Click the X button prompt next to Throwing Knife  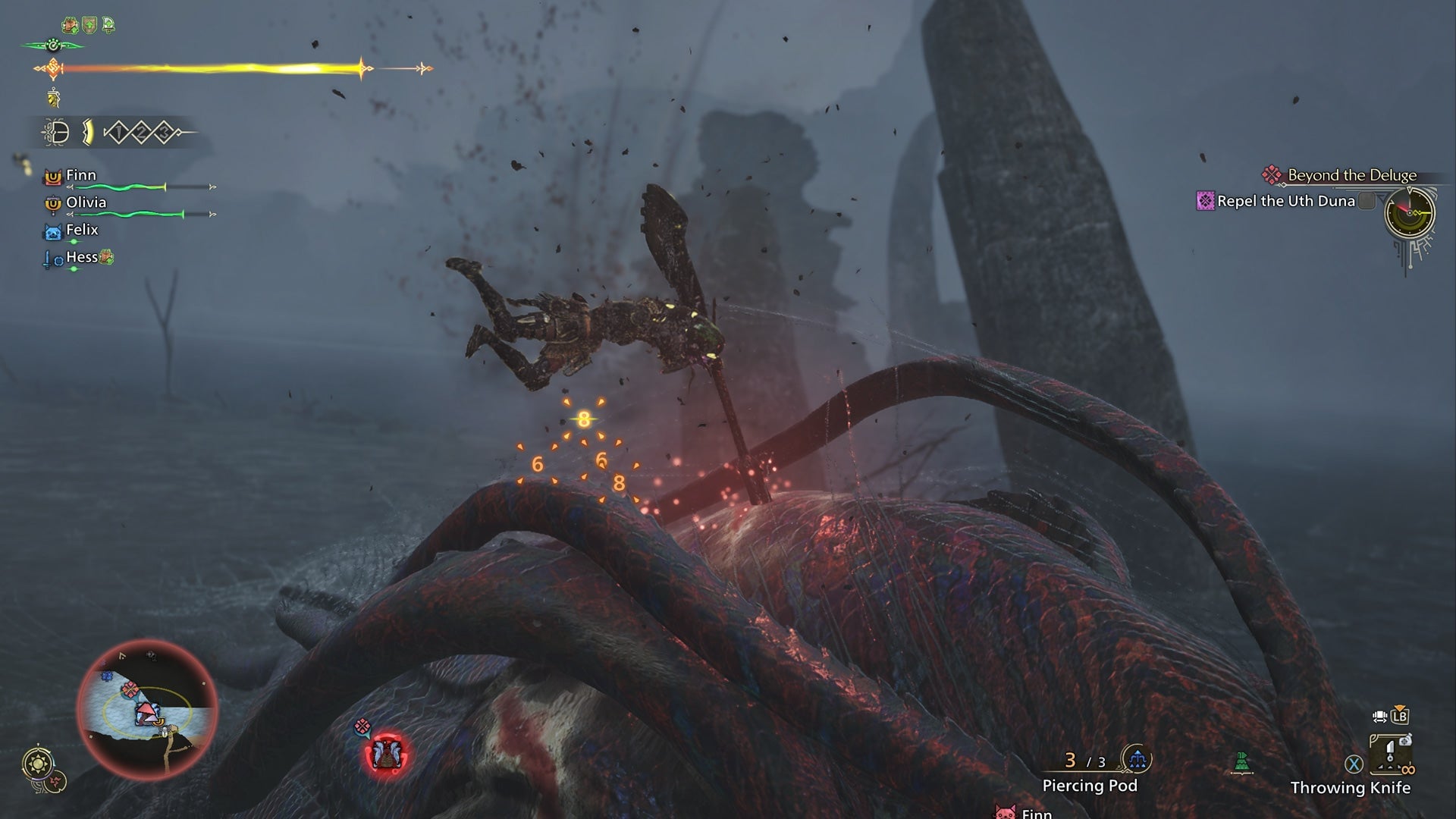click(x=1353, y=762)
